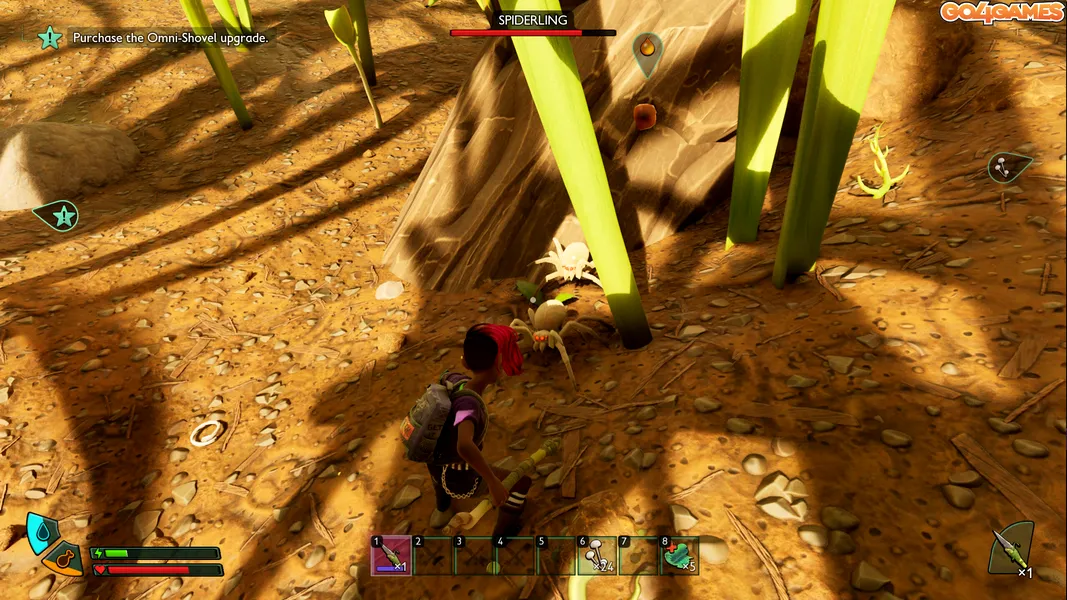
Task: Click the teal exclamation quest marker
Action: (x=59, y=215)
